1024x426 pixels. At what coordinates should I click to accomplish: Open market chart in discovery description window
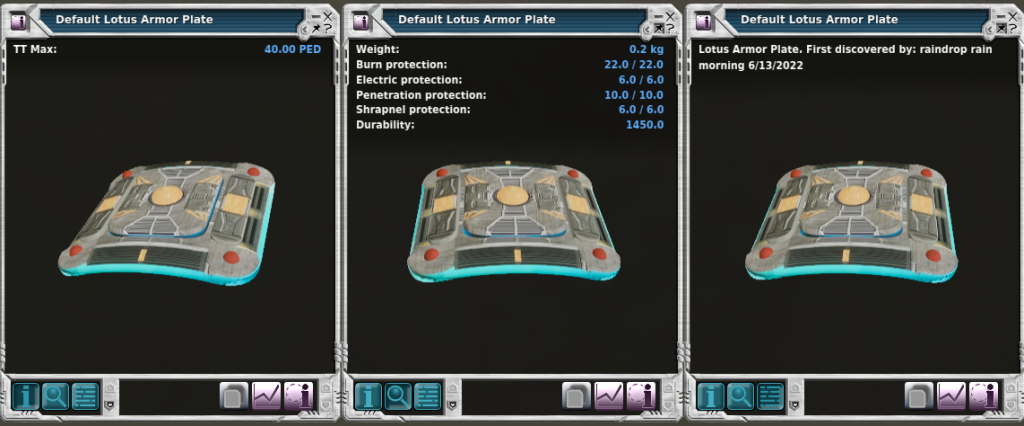[950, 396]
